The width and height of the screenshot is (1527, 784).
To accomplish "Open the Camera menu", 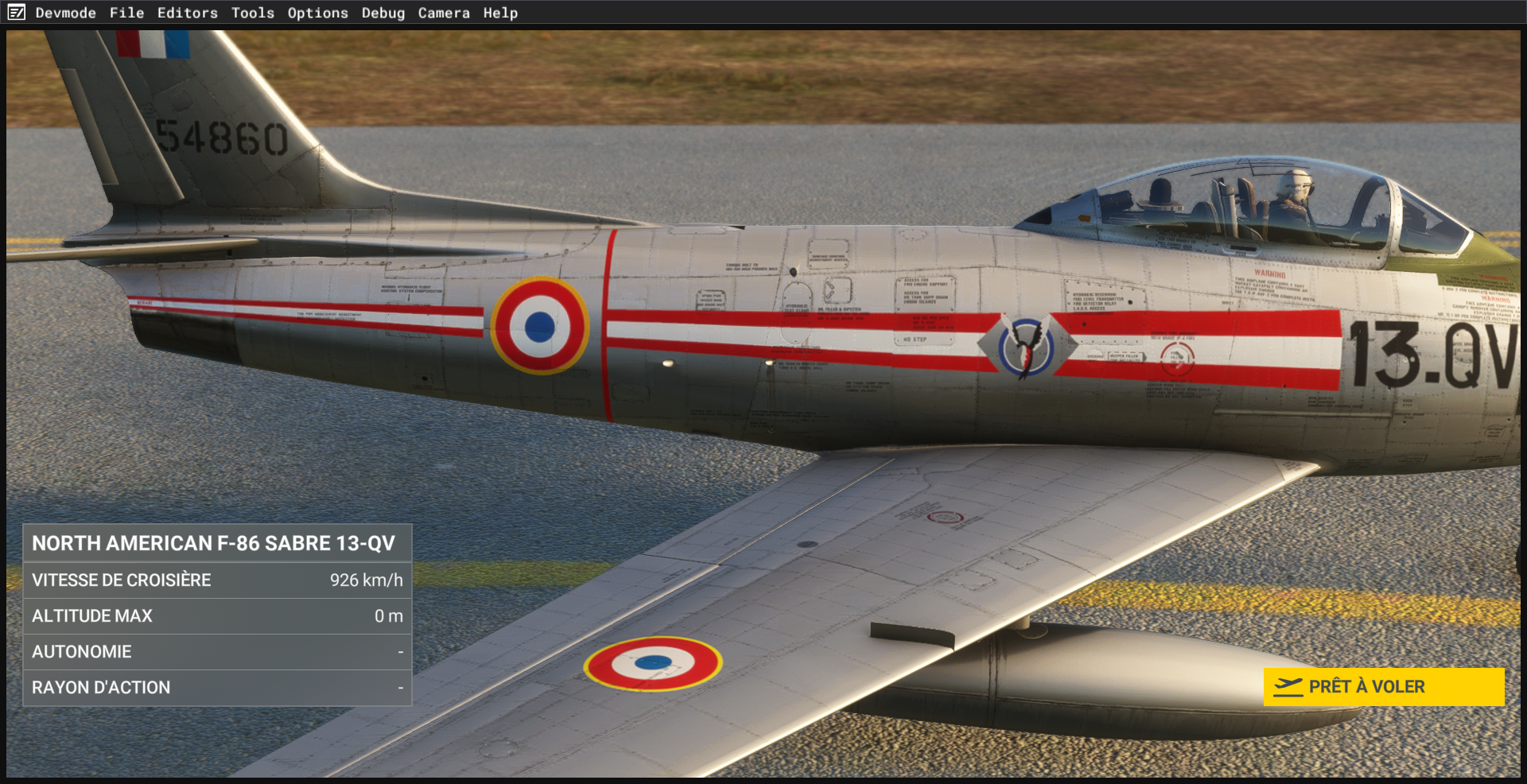I will click(444, 13).
